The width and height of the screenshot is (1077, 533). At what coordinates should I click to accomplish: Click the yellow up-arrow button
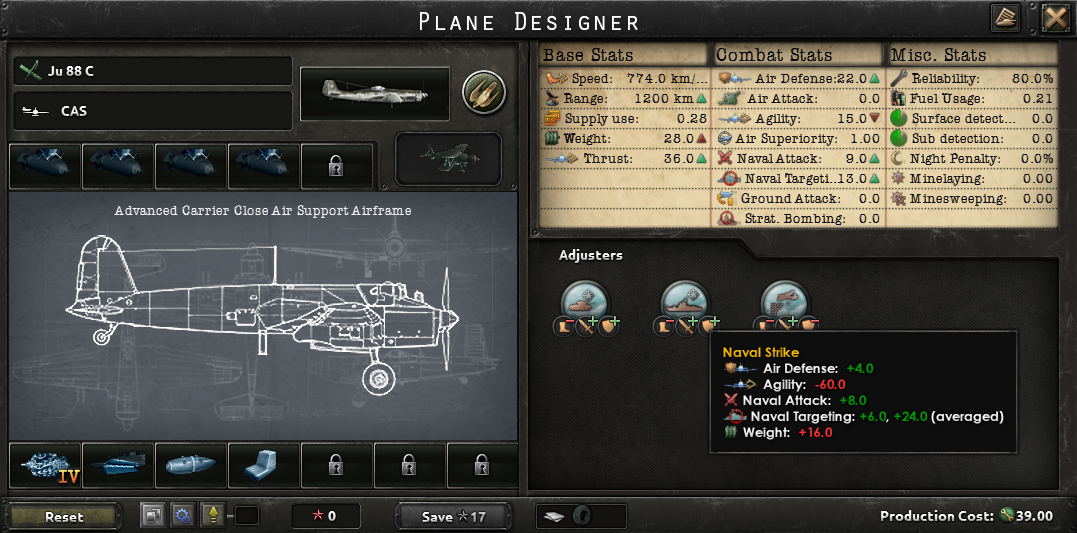[x=212, y=516]
